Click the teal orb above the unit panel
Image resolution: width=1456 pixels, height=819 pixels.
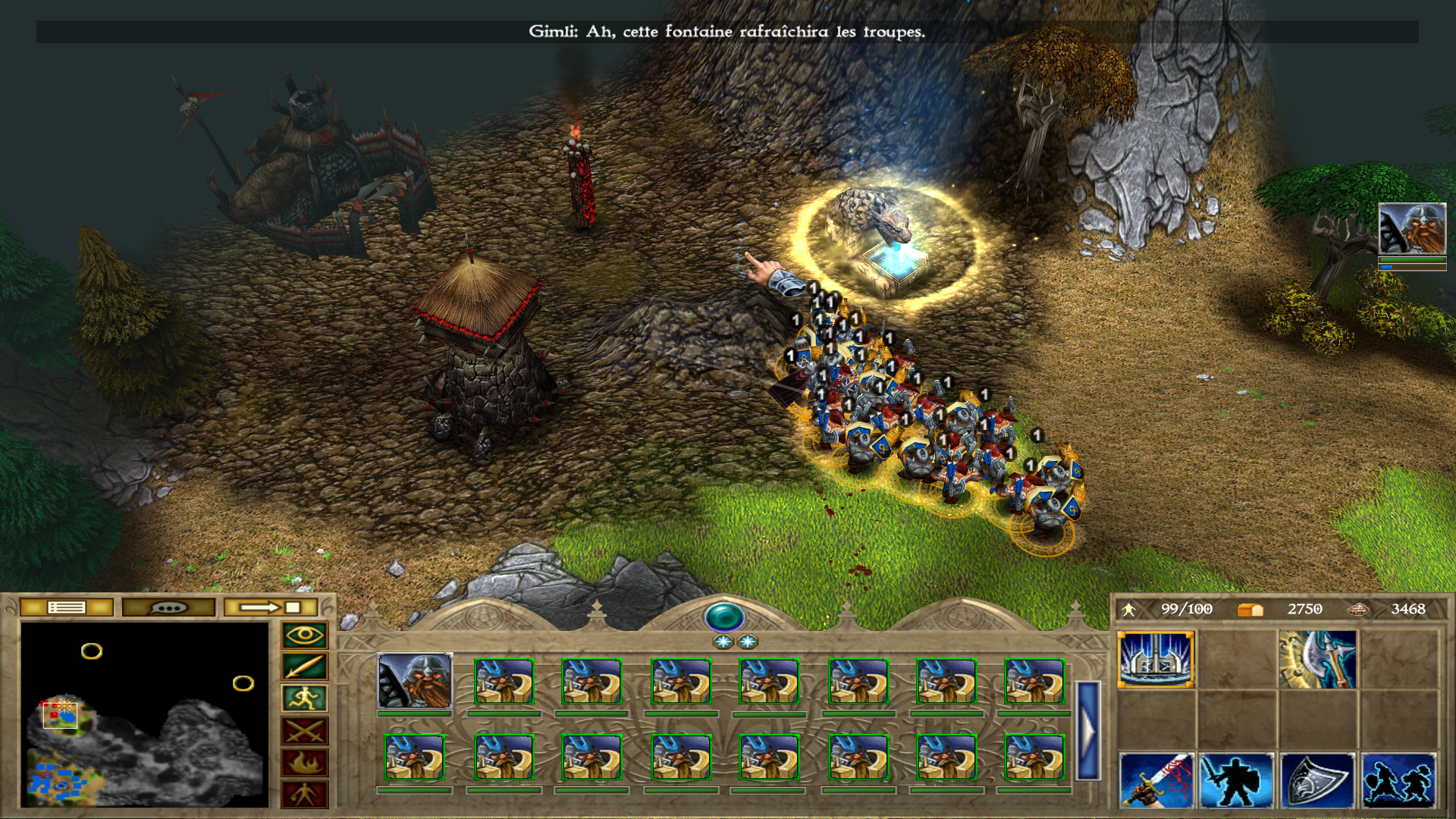[x=724, y=617]
